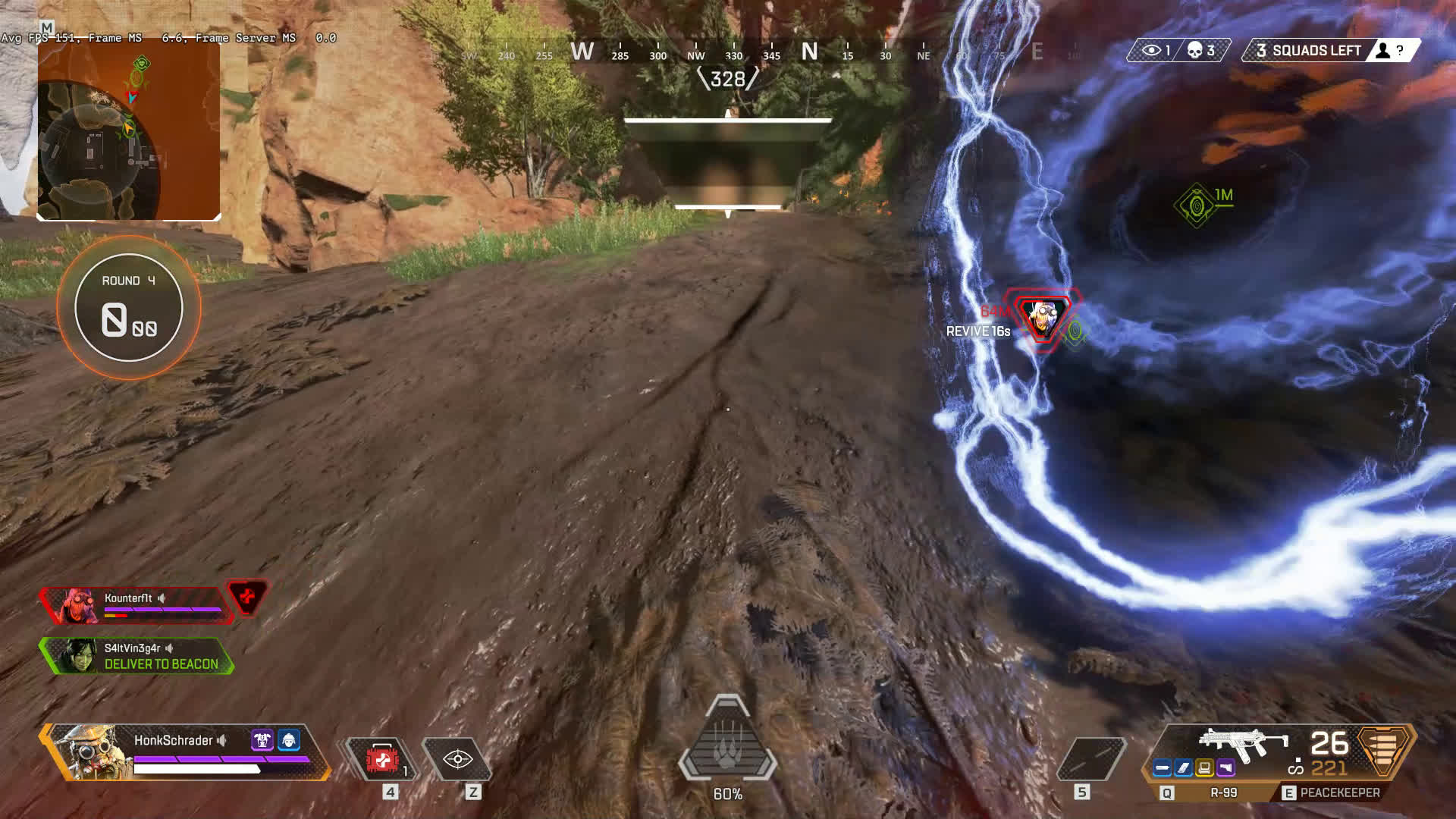Viewport: 1456px width, 819px height.
Task: Open the minimap in the corner
Action: tap(129, 130)
